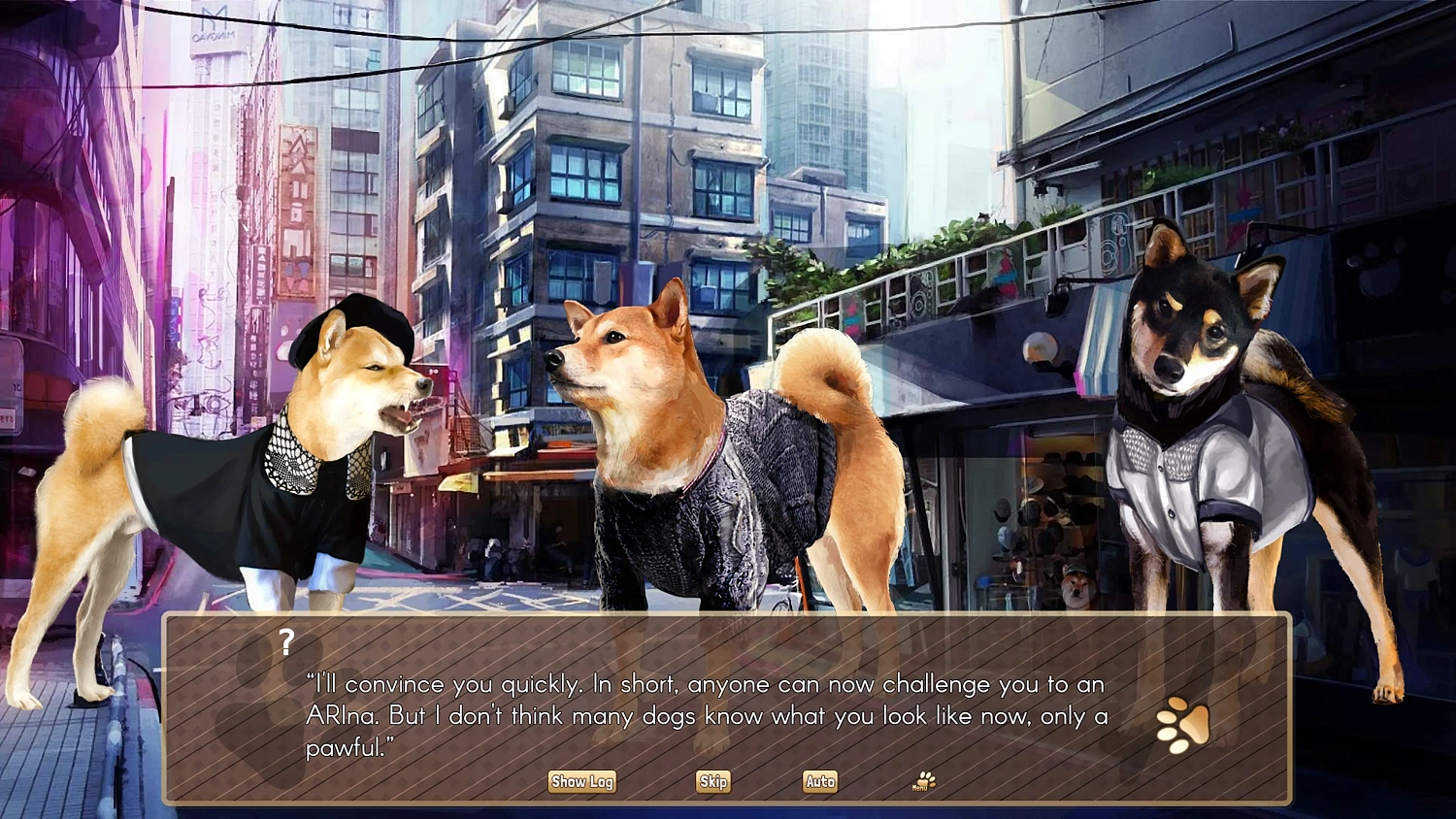Expand the log of previous dialogue lines
Image resolution: width=1456 pixels, height=819 pixels.
pos(581,781)
